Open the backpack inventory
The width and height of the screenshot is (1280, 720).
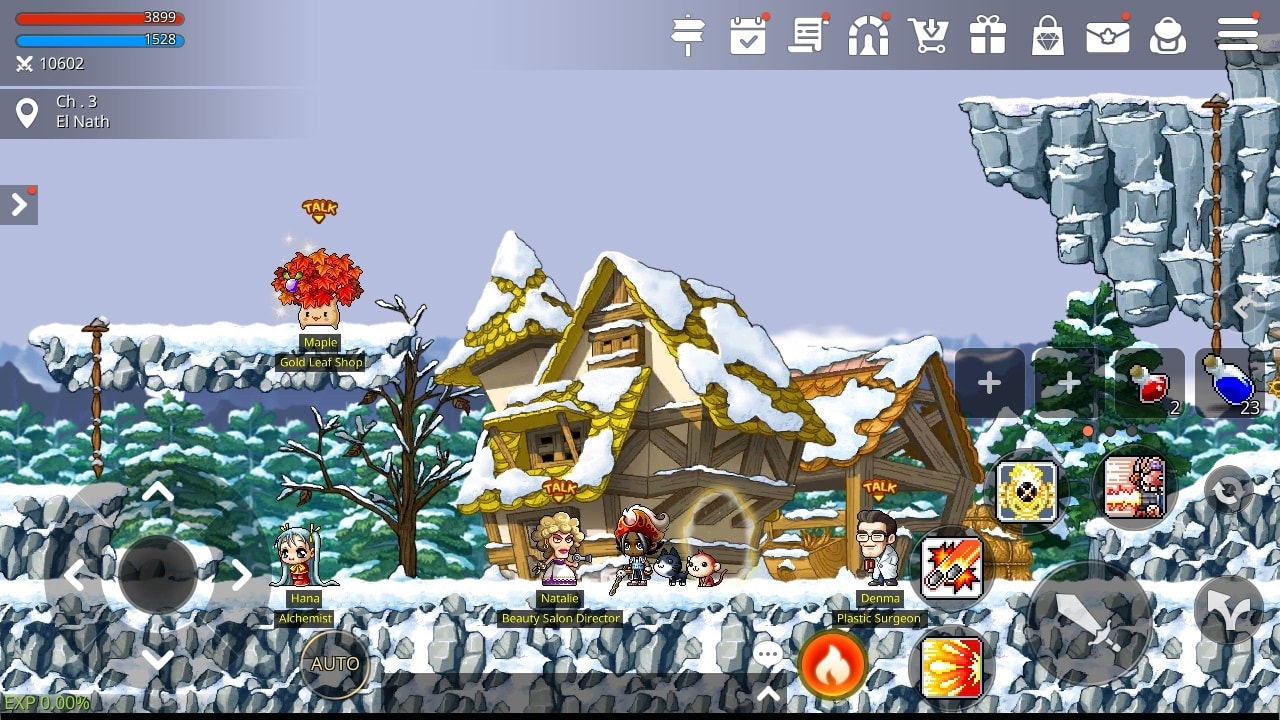coord(1167,36)
